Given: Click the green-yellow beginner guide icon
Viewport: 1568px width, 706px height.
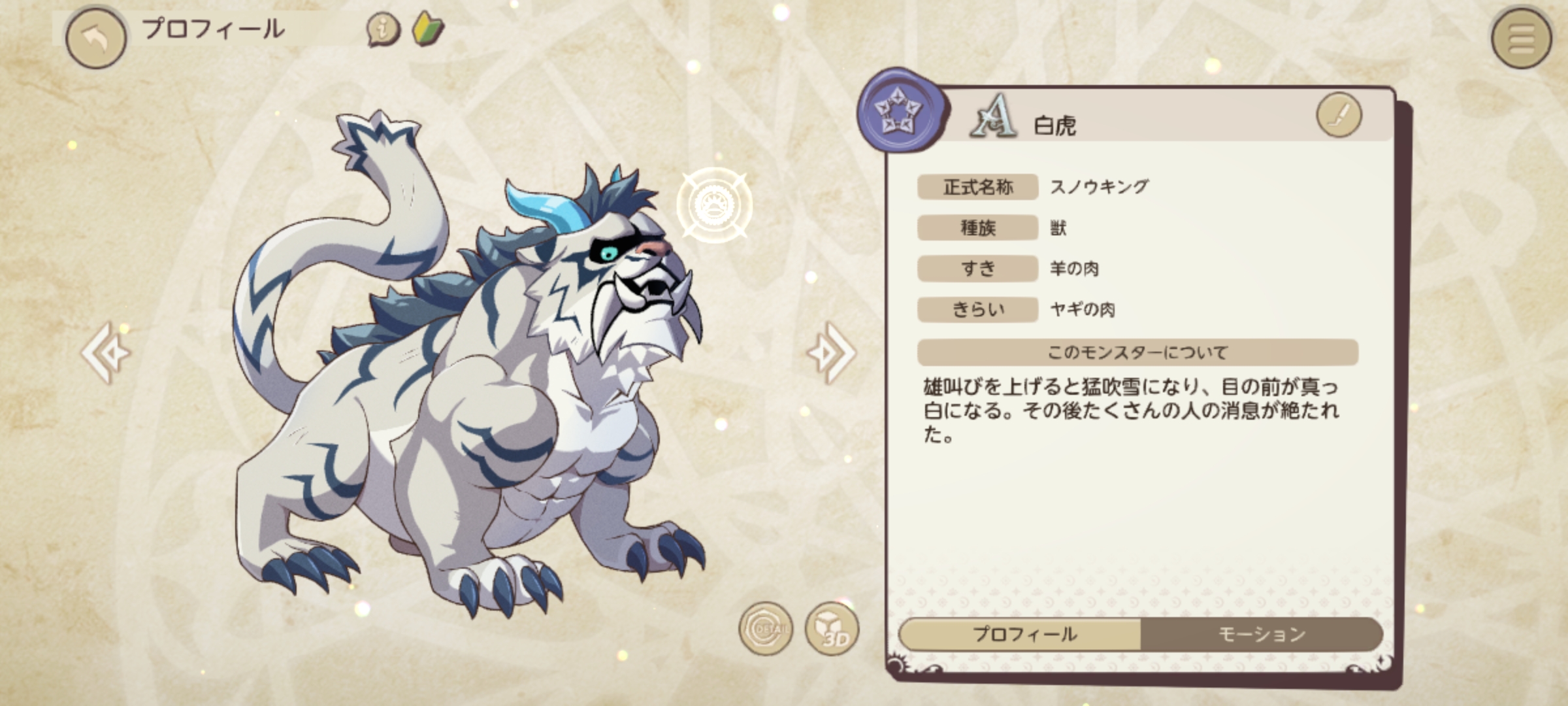Looking at the screenshot, I should coord(429,29).
